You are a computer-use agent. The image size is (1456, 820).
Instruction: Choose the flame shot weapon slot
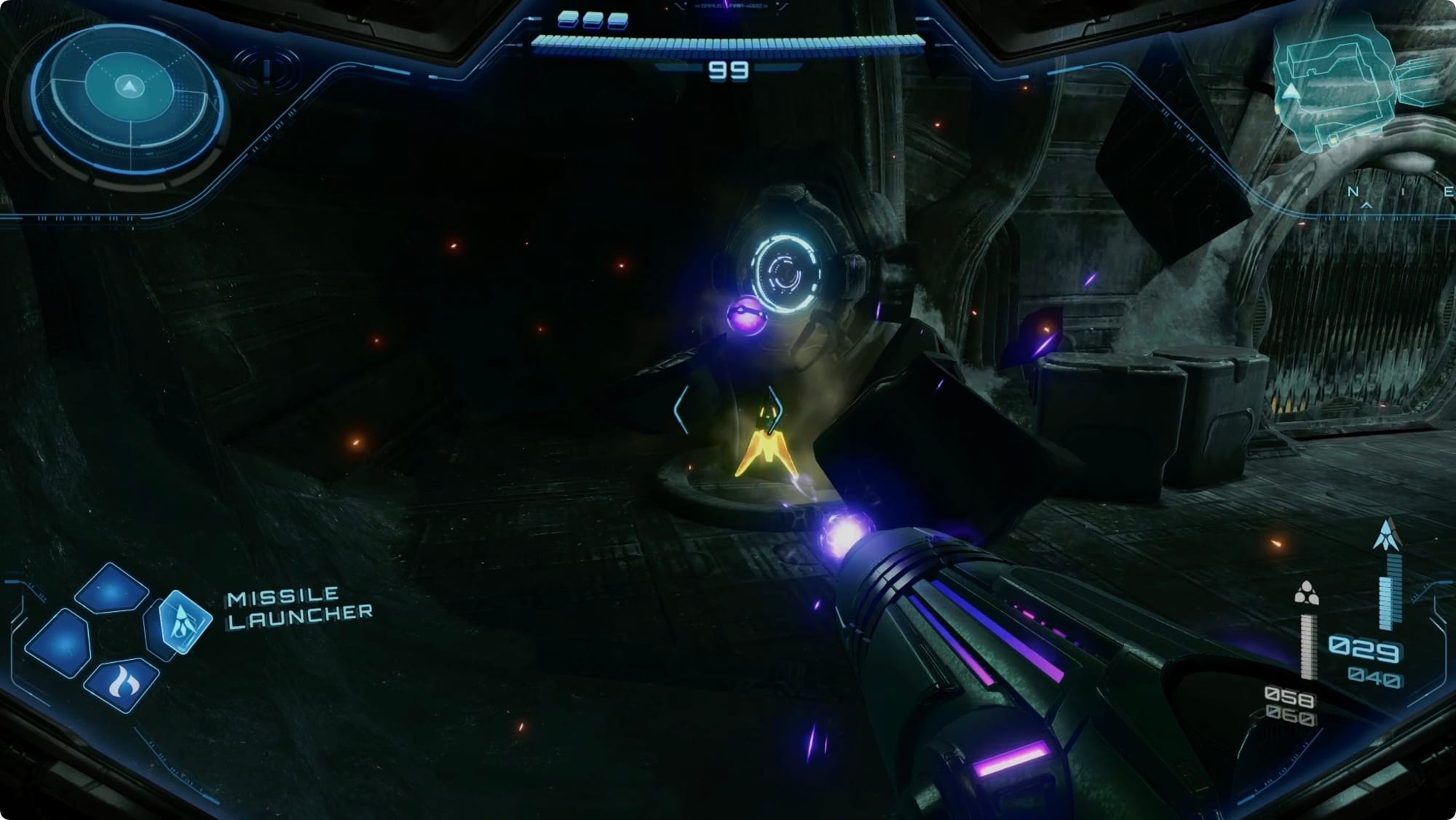[x=121, y=683]
